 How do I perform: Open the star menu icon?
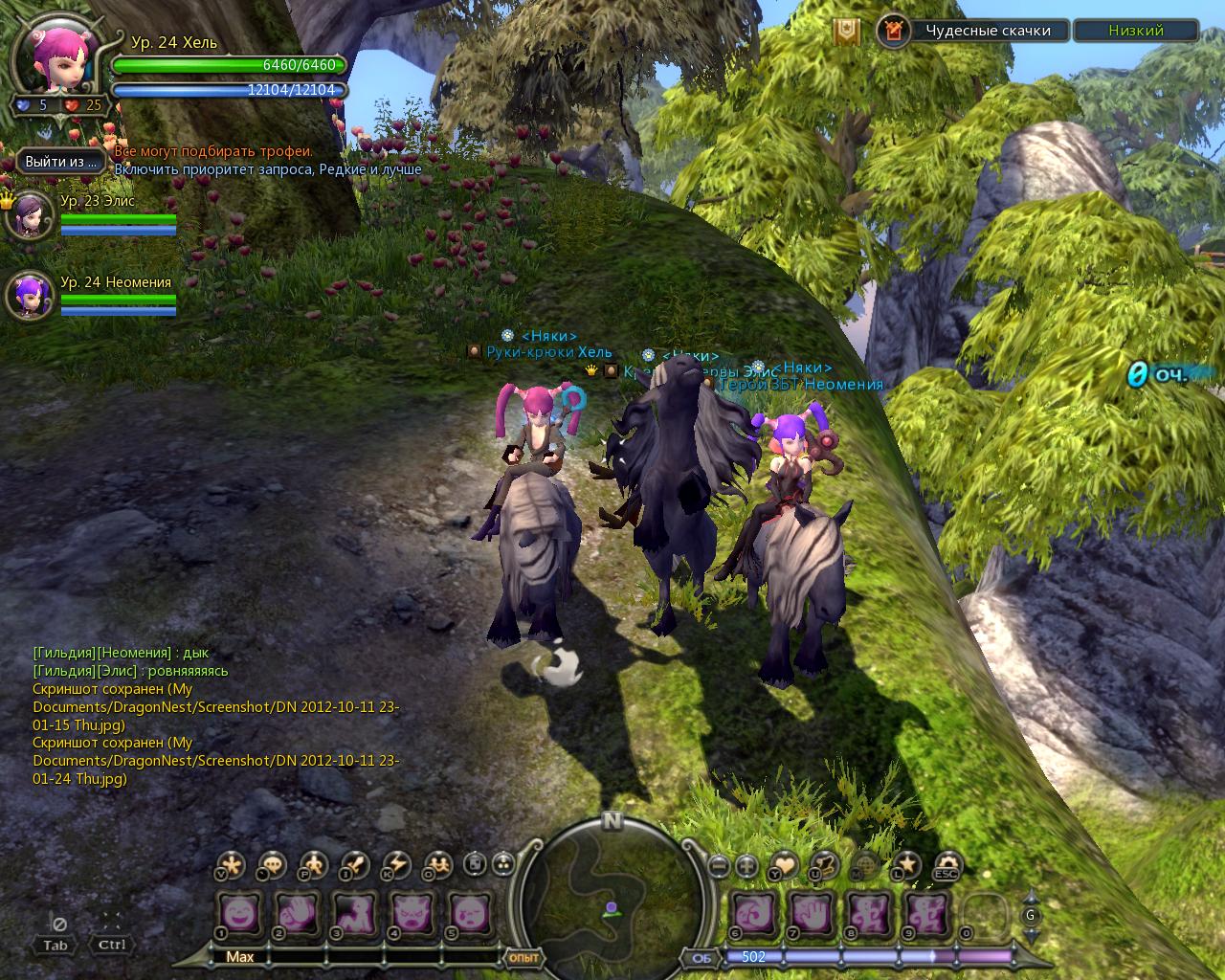point(906,865)
